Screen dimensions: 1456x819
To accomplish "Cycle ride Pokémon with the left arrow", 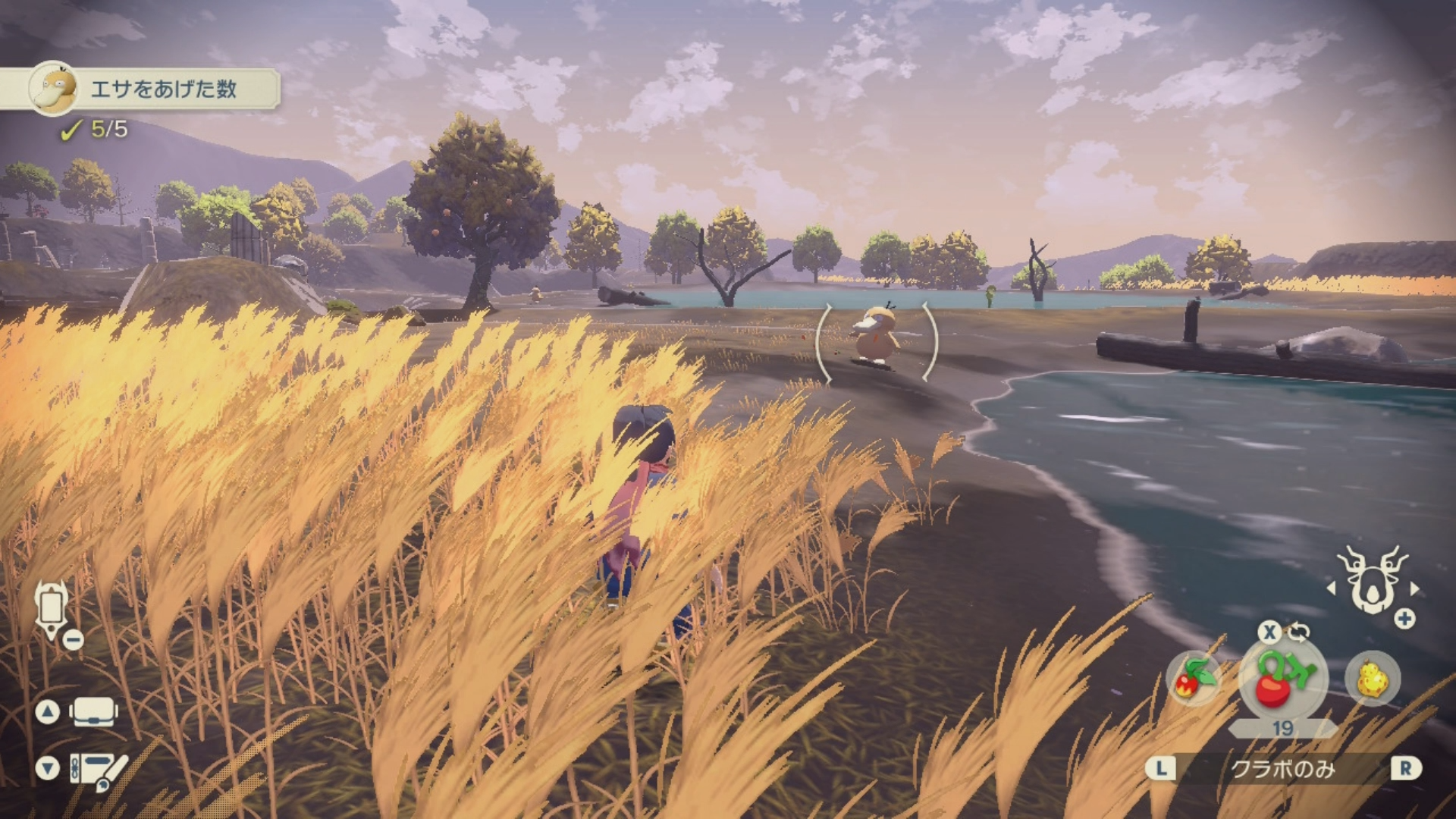I will 1331,588.
